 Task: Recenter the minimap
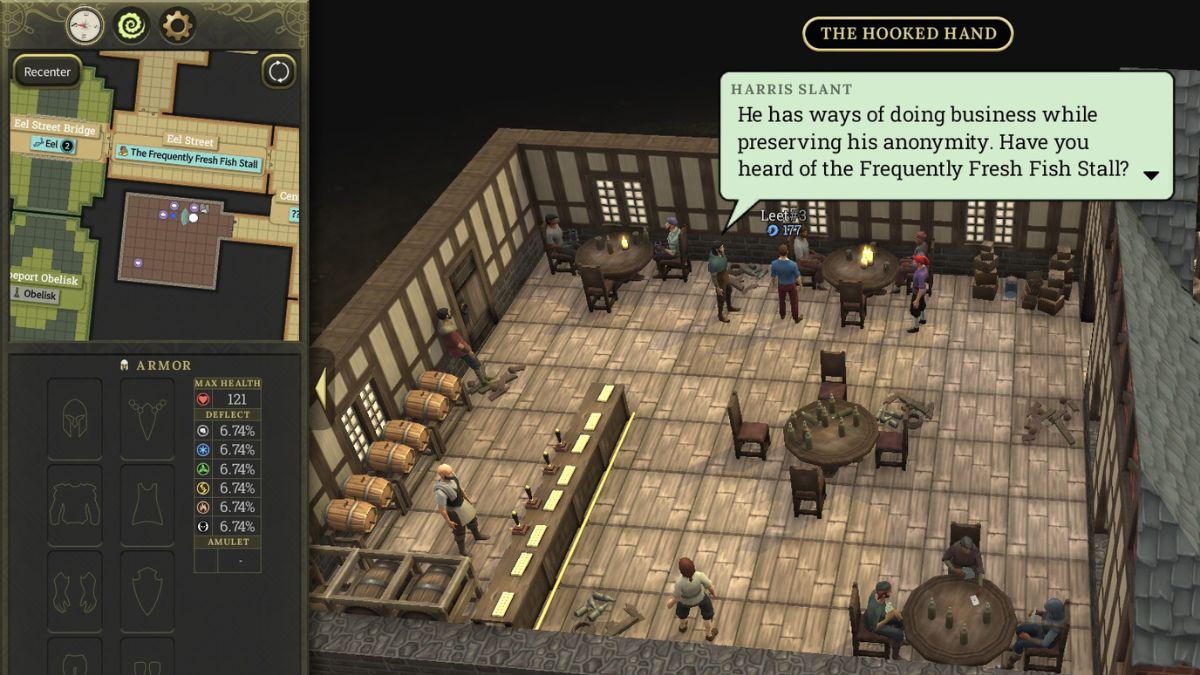click(x=48, y=72)
